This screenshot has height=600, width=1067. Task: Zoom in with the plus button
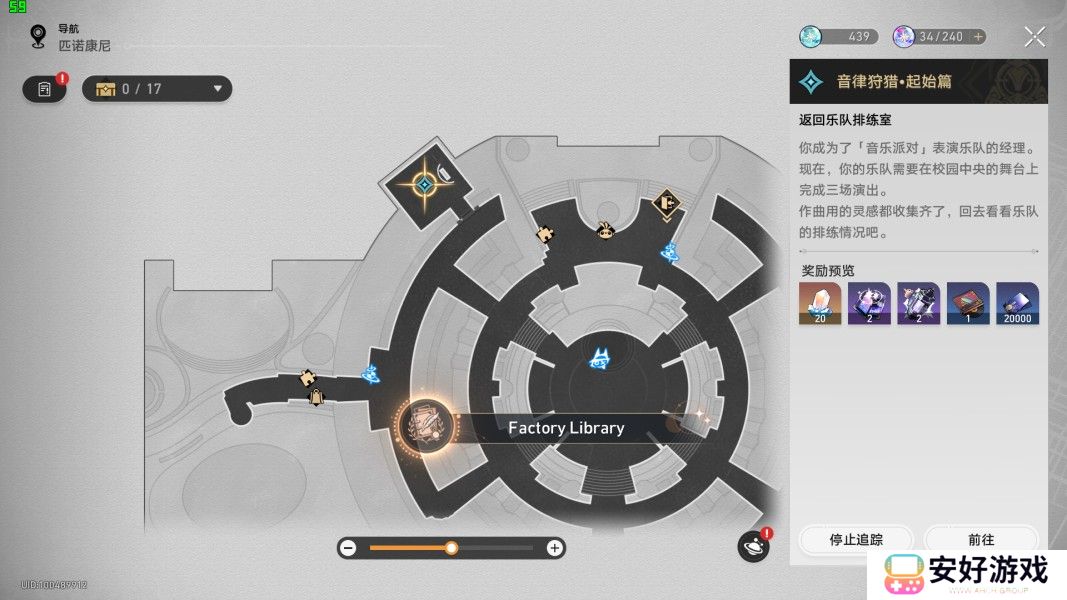(554, 548)
